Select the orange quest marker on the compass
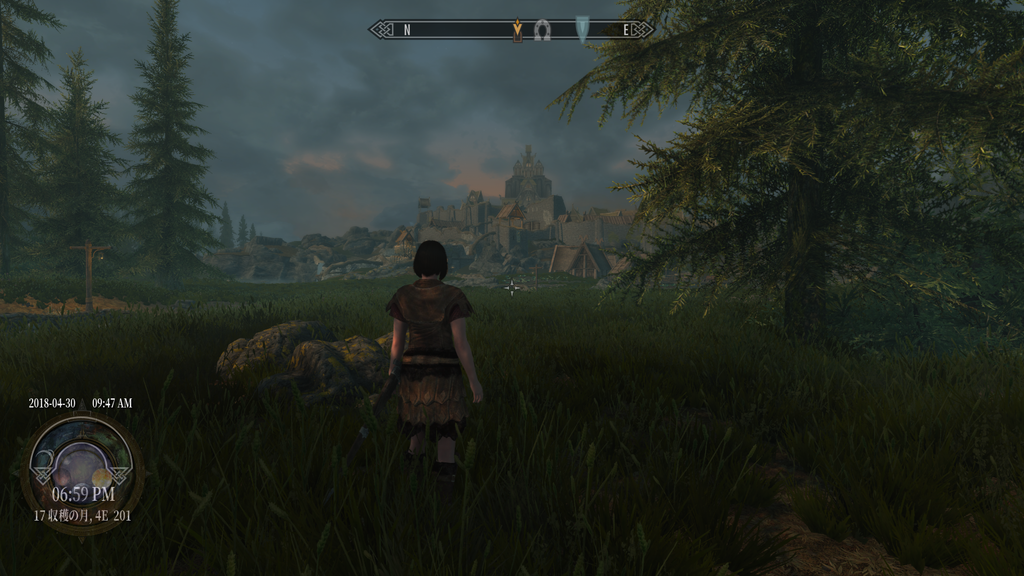1024x576 pixels. click(x=517, y=30)
